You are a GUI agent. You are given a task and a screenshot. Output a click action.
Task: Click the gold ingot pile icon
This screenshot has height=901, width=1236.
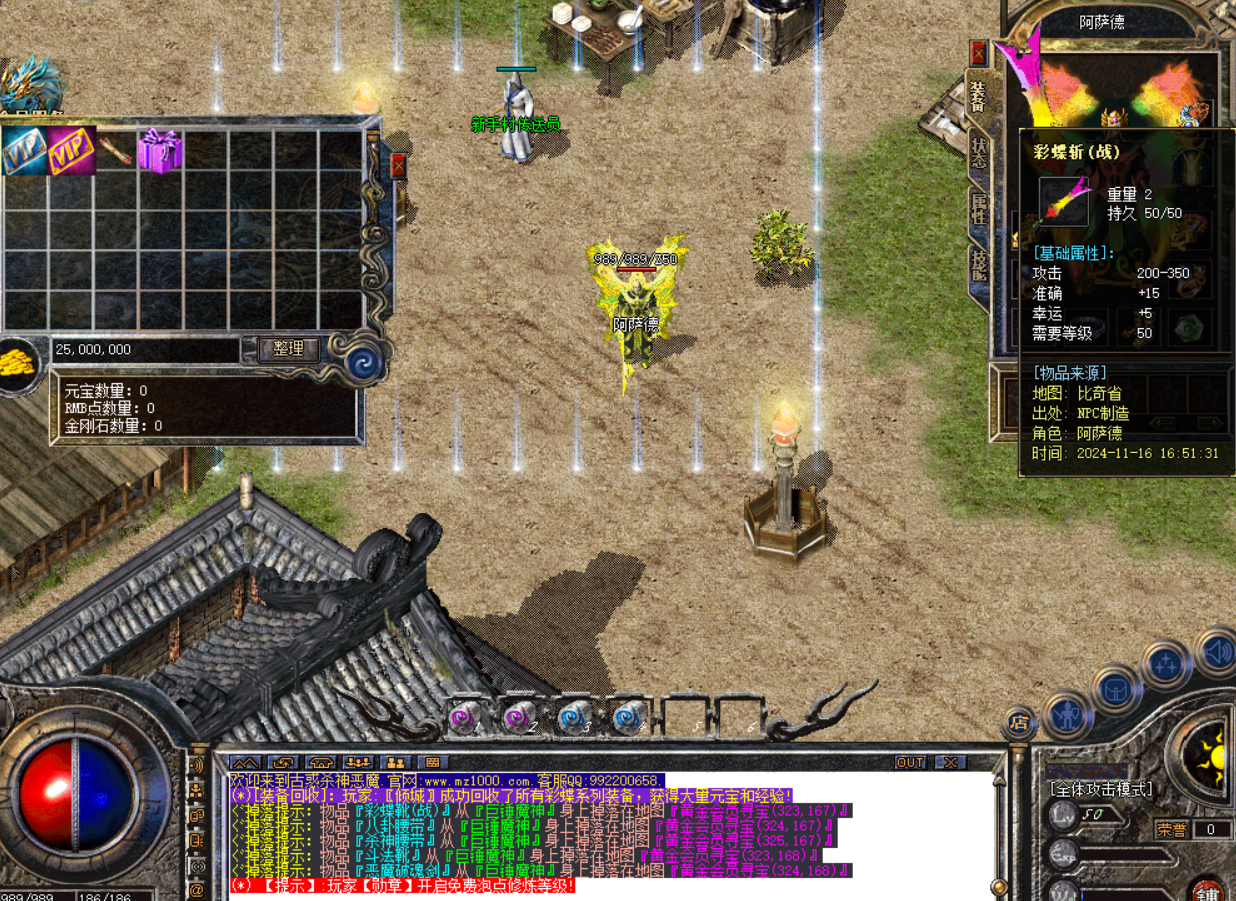[18, 361]
